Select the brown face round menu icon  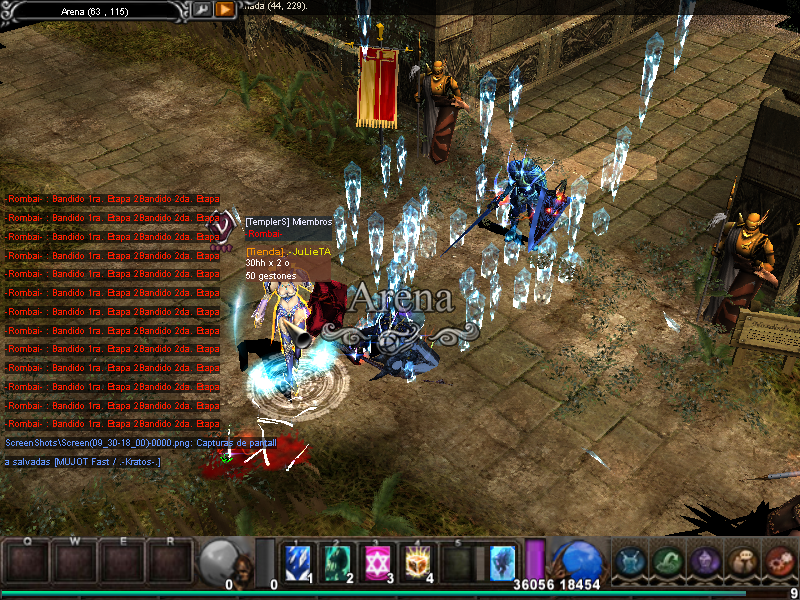(742, 562)
